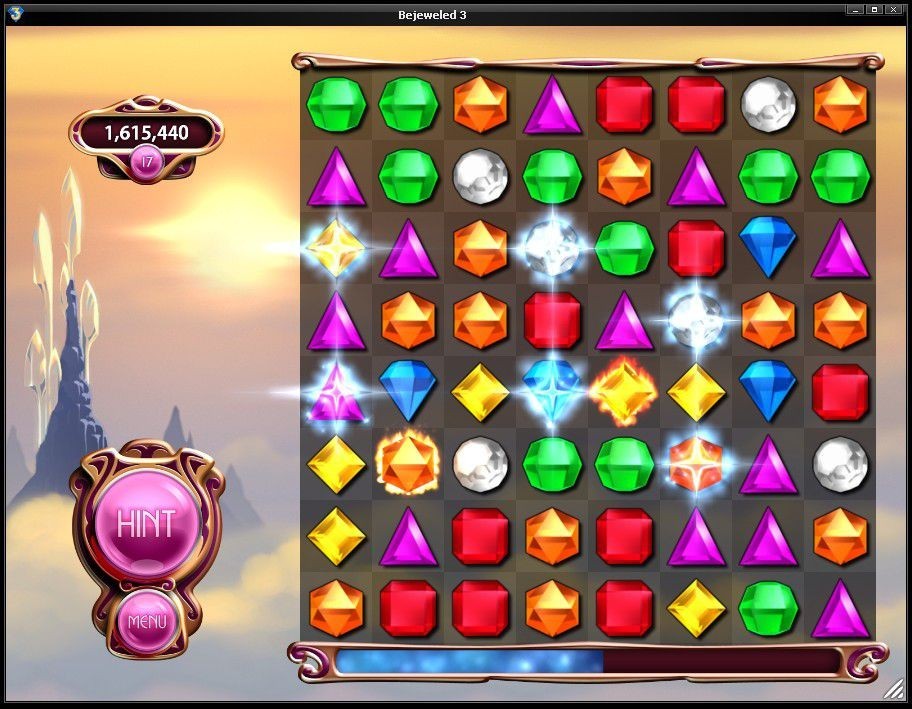This screenshot has width=912, height=709.
Task: Pick the sparkling yellow star gem
Action: click(x=335, y=248)
